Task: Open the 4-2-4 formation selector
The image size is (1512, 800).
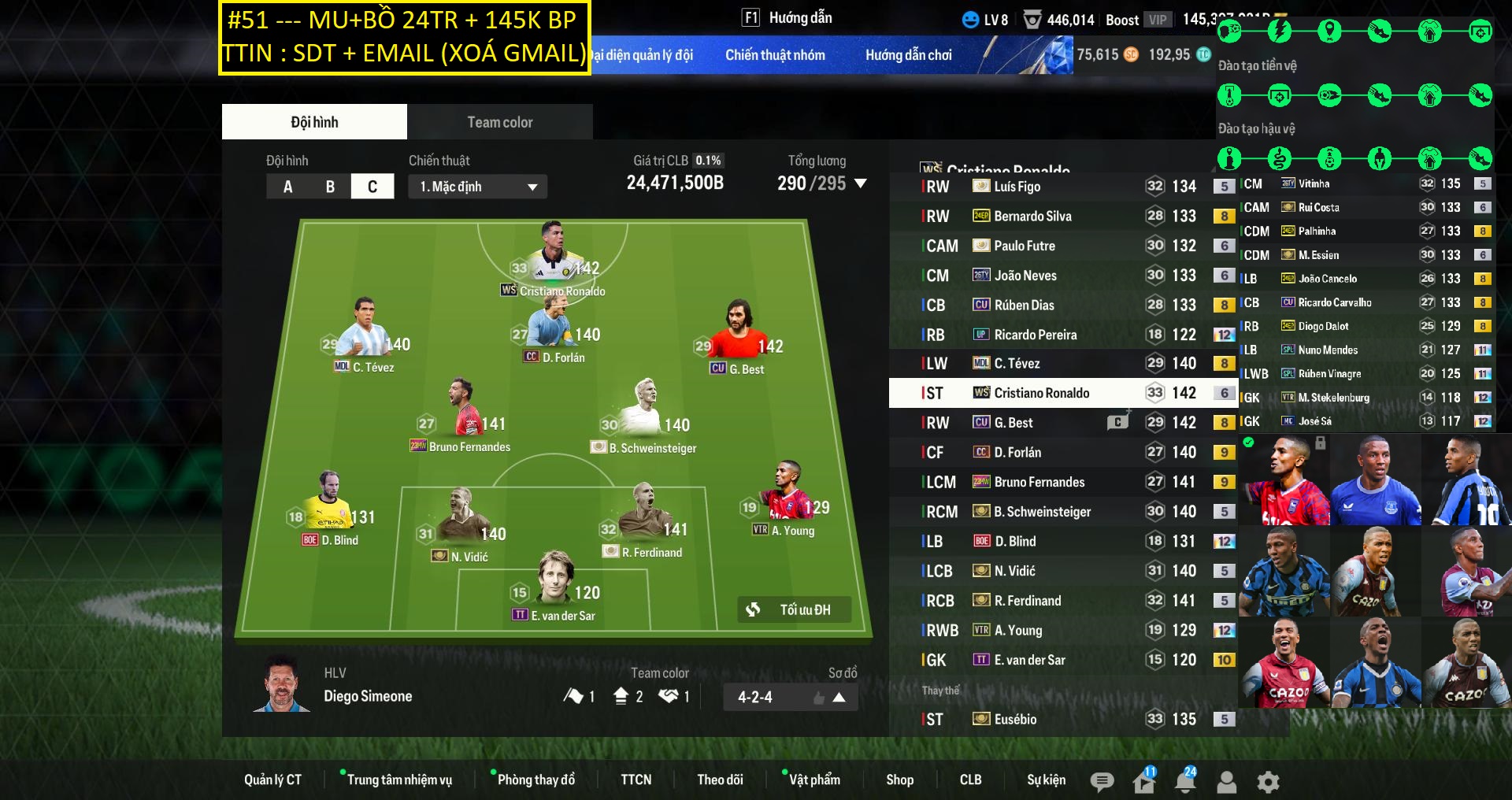Action: click(x=790, y=697)
